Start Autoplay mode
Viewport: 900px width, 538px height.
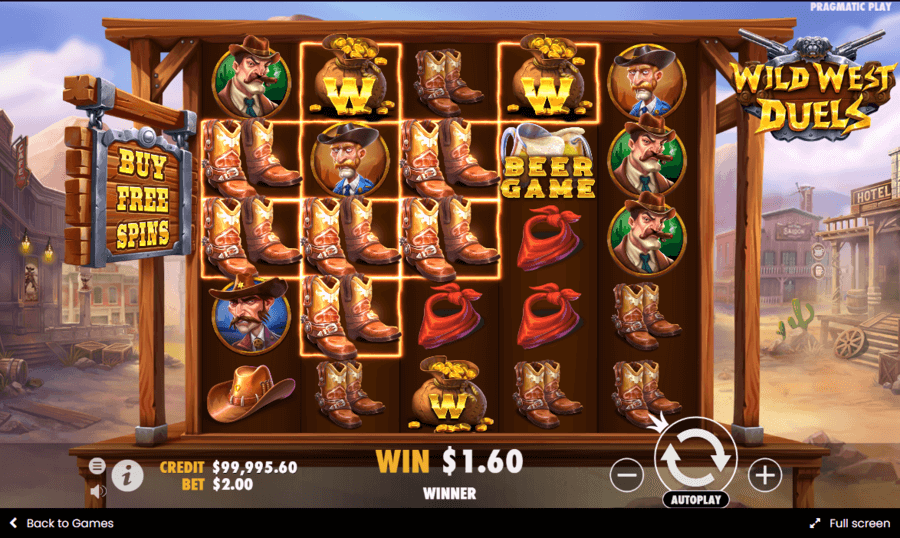pos(695,498)
